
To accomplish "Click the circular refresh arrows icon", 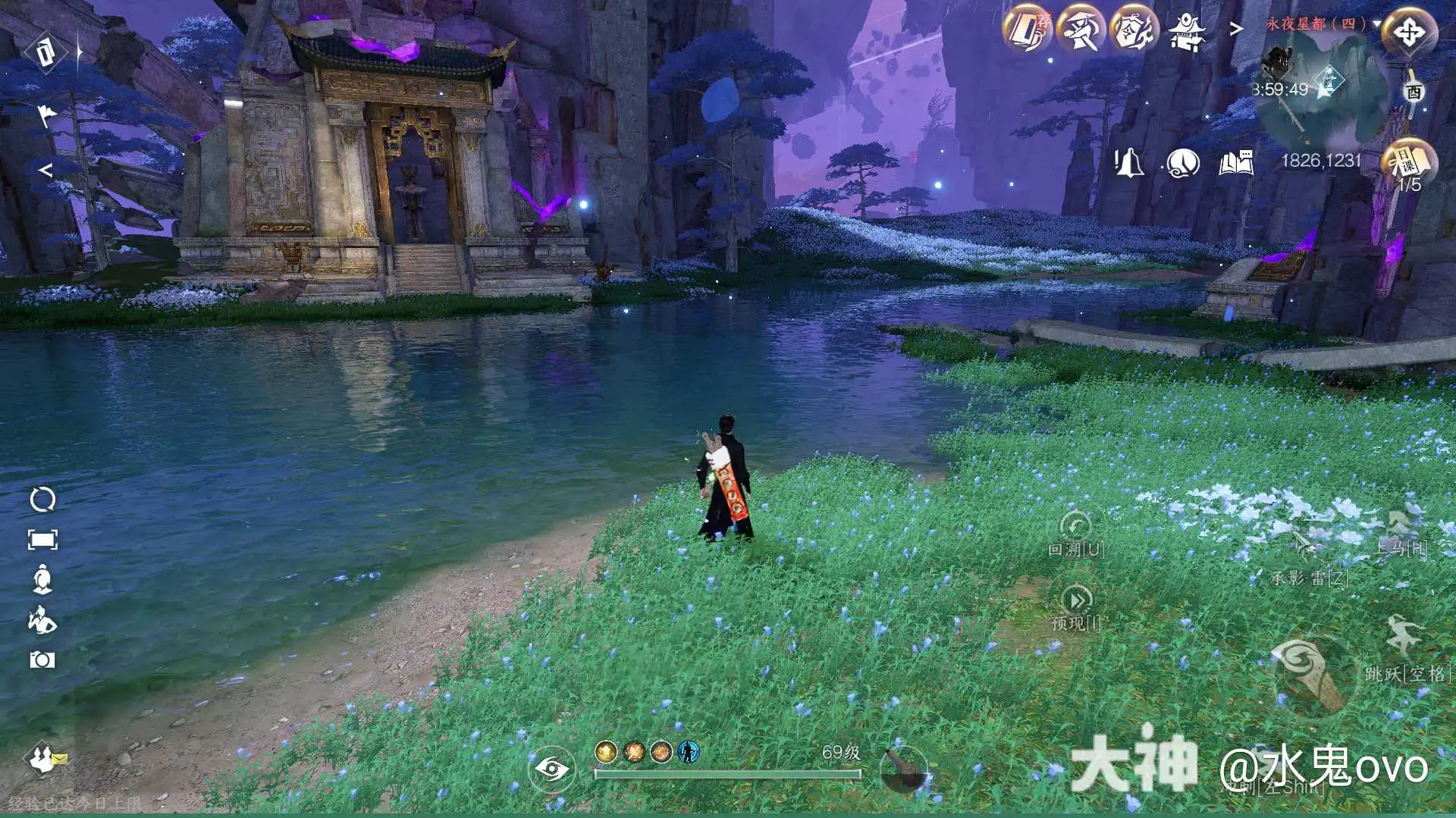I will coord(42,500).
